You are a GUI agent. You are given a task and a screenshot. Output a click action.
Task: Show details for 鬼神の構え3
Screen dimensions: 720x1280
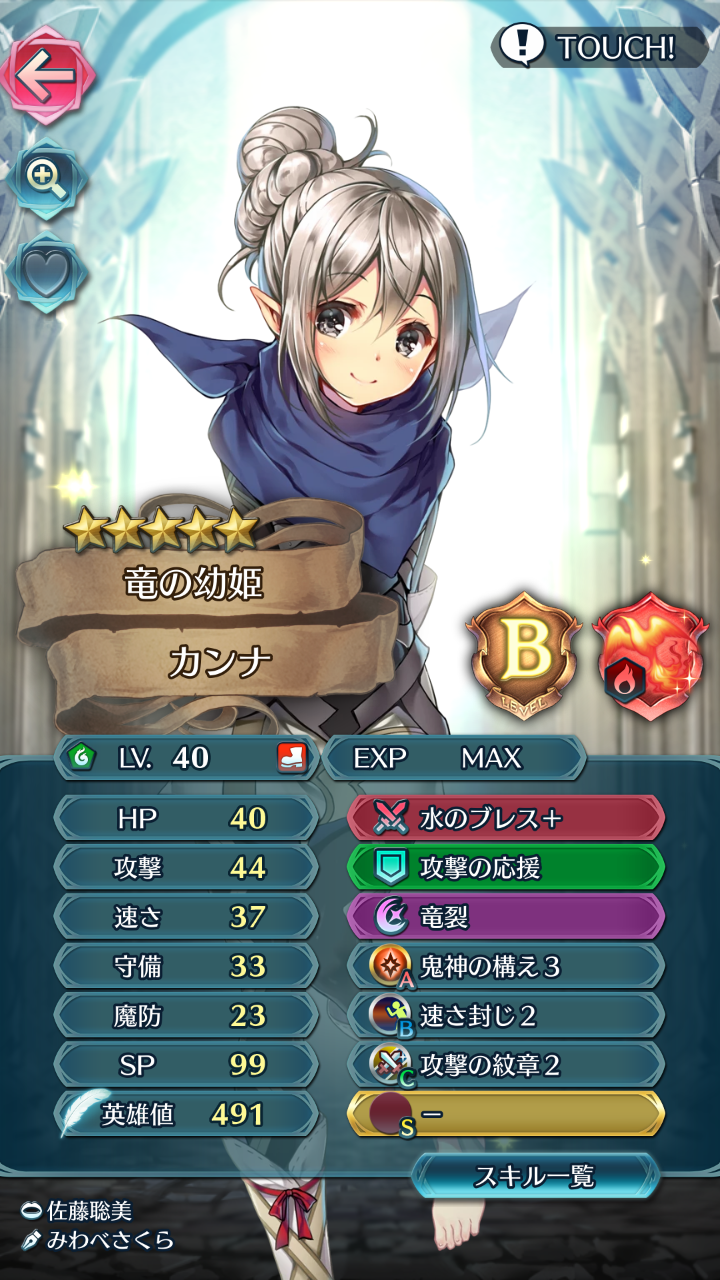click(506, 966)
